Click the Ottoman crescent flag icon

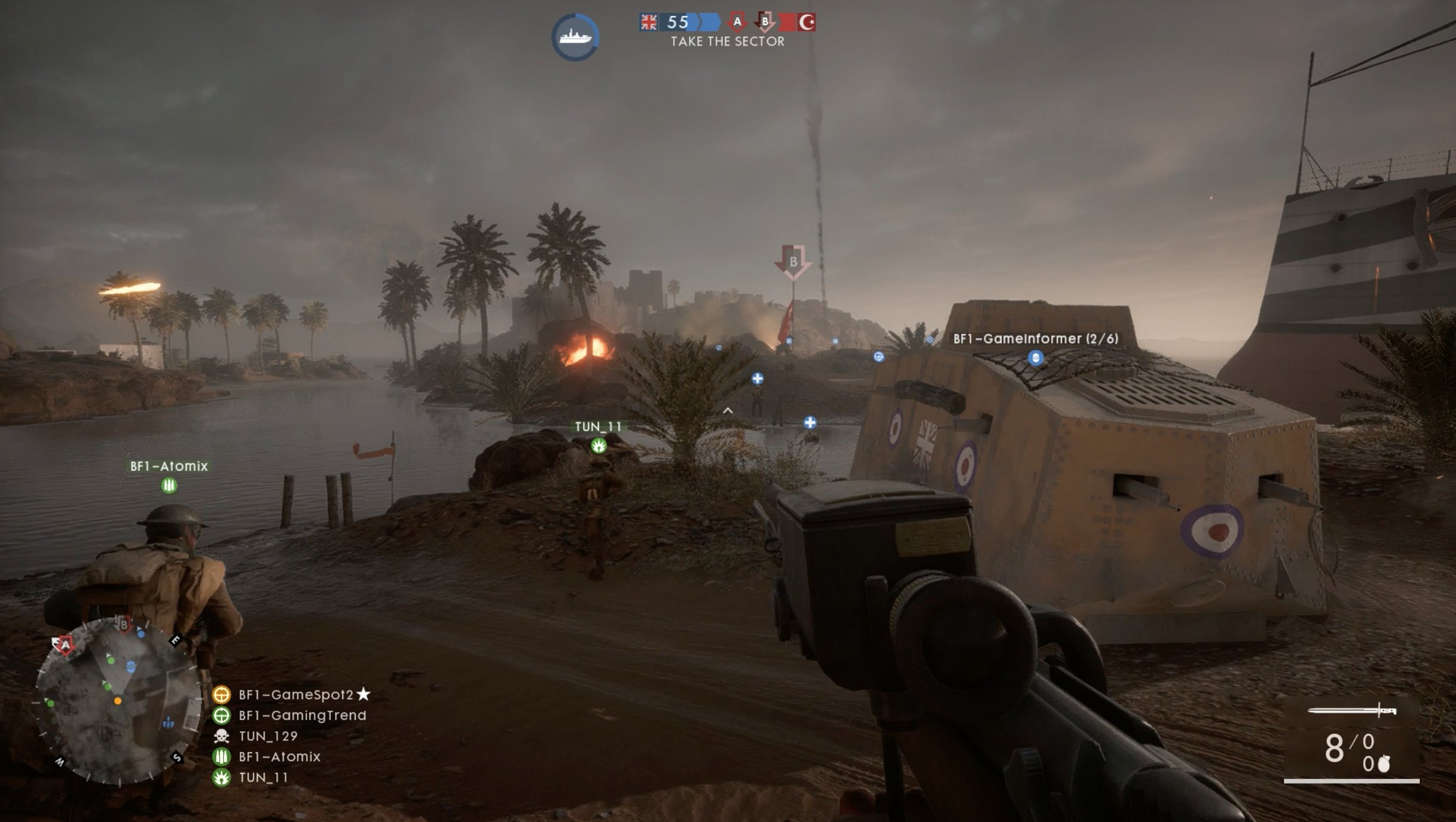point(809,21)
